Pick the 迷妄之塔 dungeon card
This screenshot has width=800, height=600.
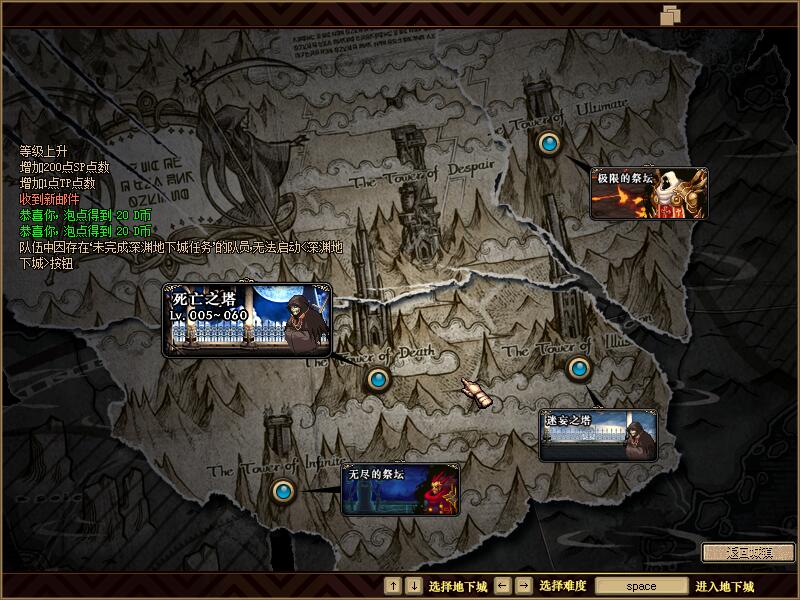[x=598, y=435]
